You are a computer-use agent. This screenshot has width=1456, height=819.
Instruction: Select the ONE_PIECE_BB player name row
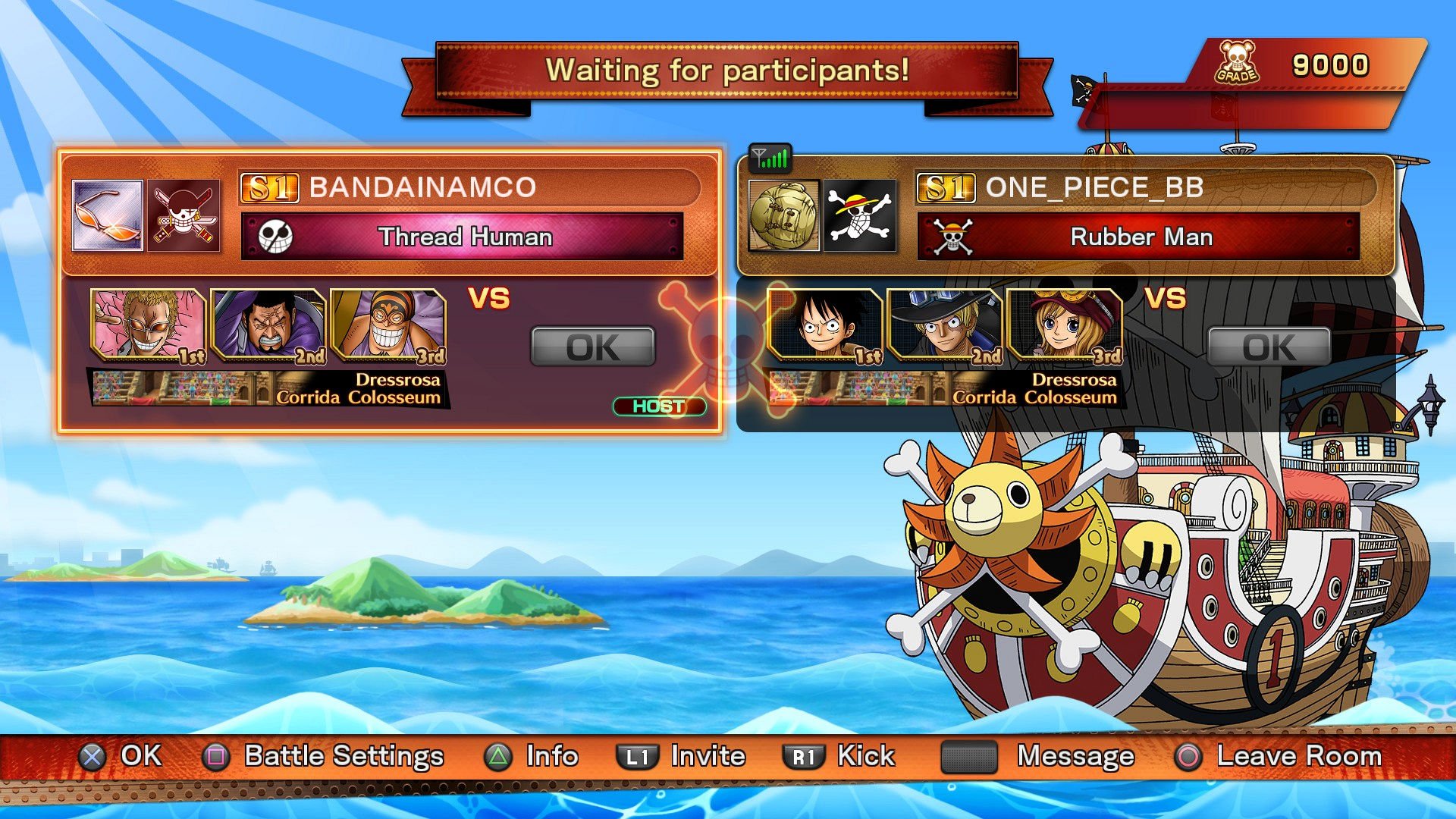pyautogui.click(x=1144, y=187)
